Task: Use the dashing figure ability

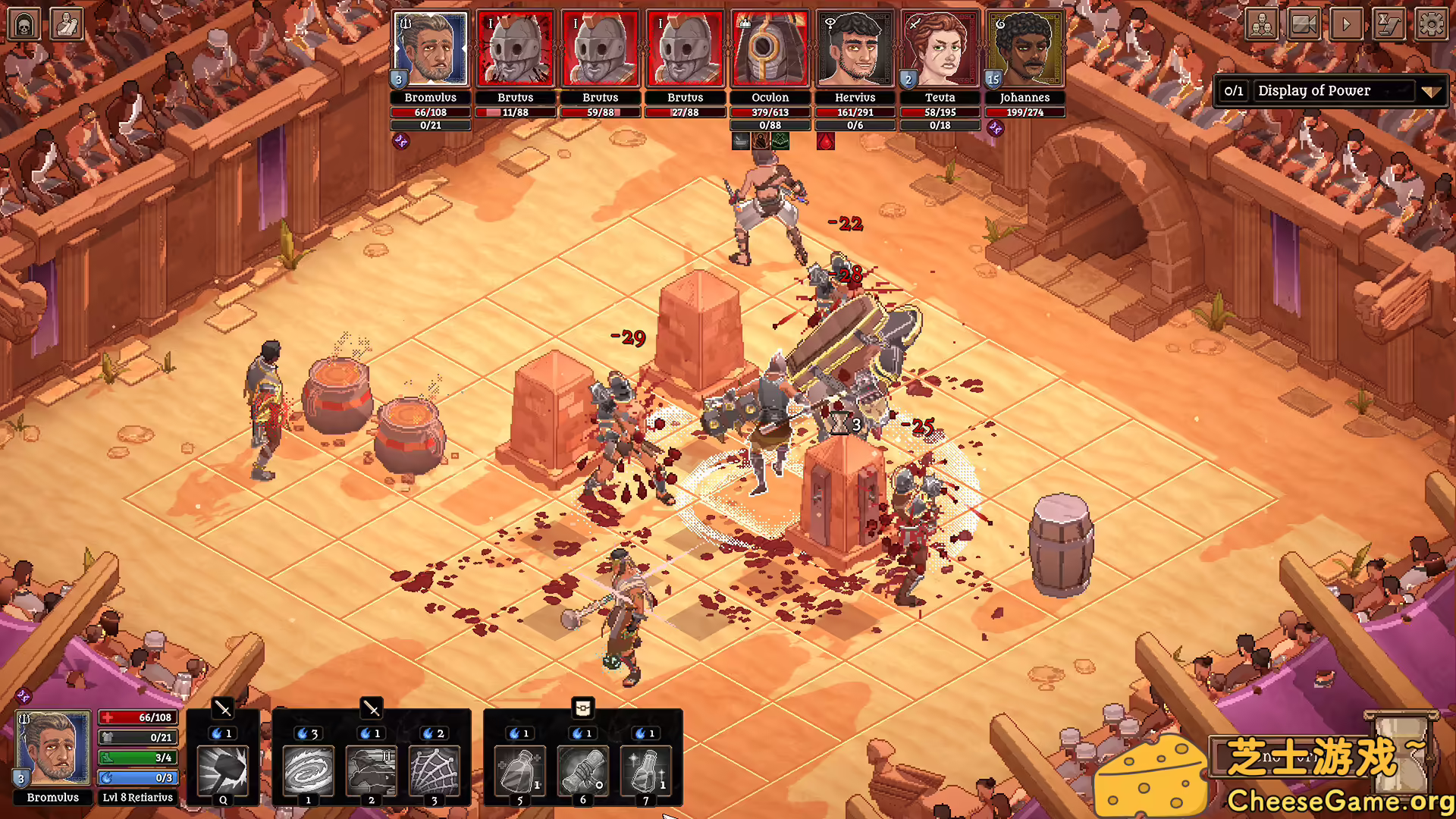Action: (371, 770)
